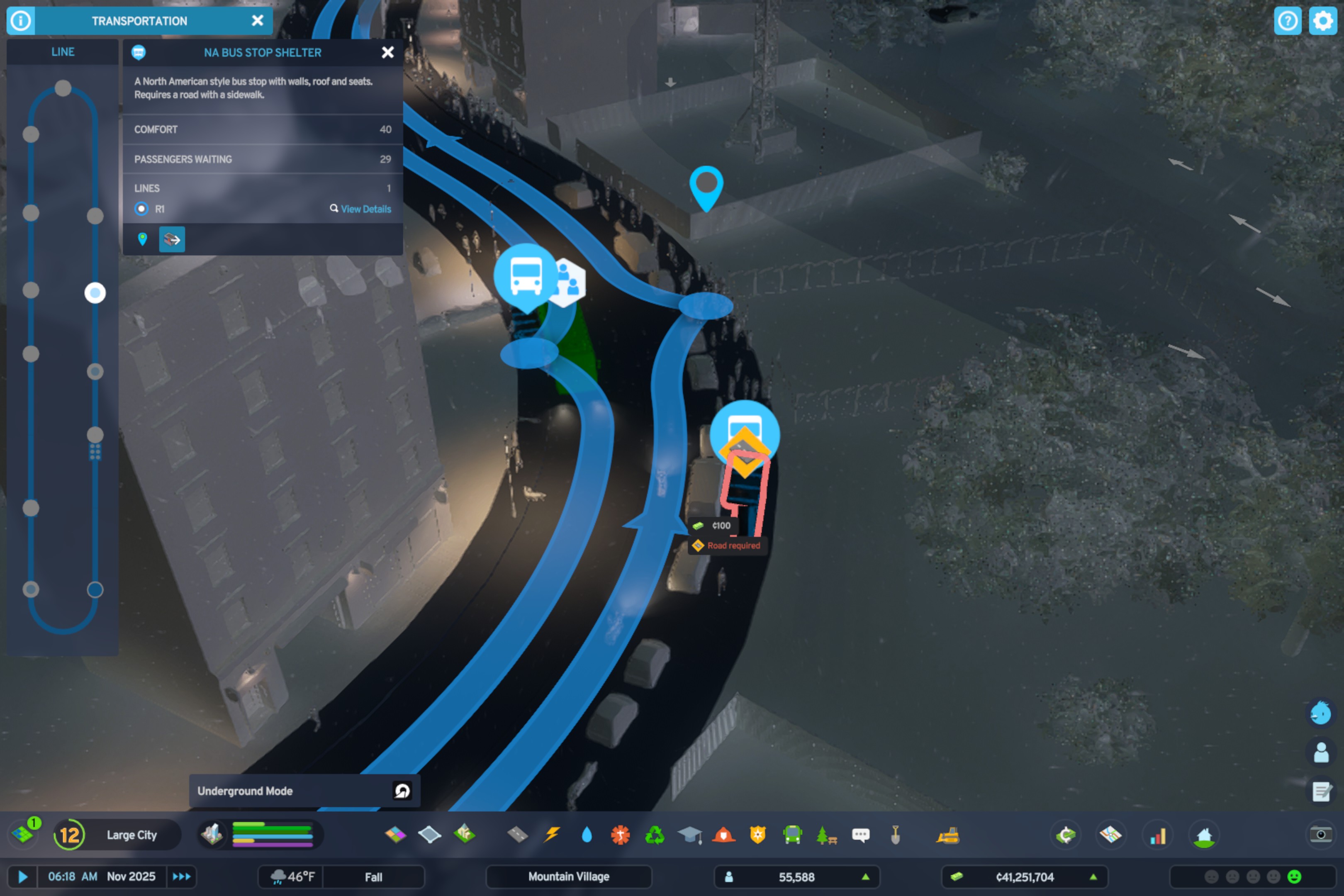The height and width of the screenshot is (896, 1344).
Task: Toggle the bus stop location marker pin
Action: [142, 239]
